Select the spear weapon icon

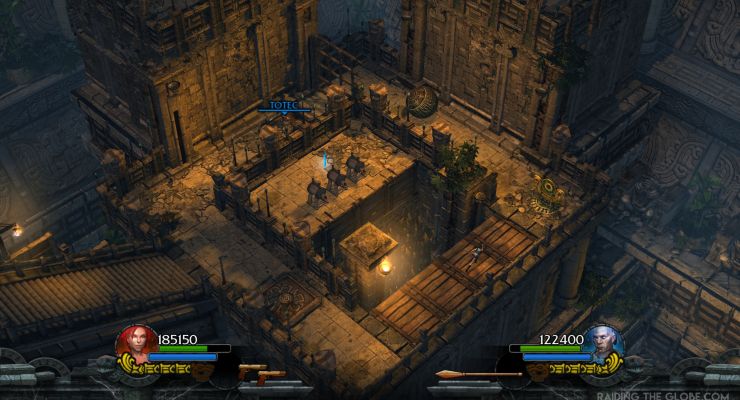[x=478, y=375]
